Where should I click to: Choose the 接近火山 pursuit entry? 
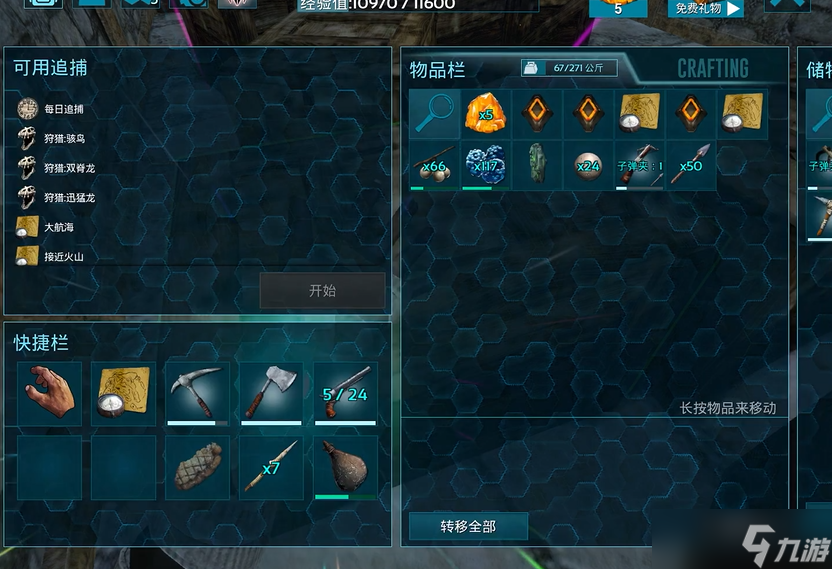click(63, 256)
